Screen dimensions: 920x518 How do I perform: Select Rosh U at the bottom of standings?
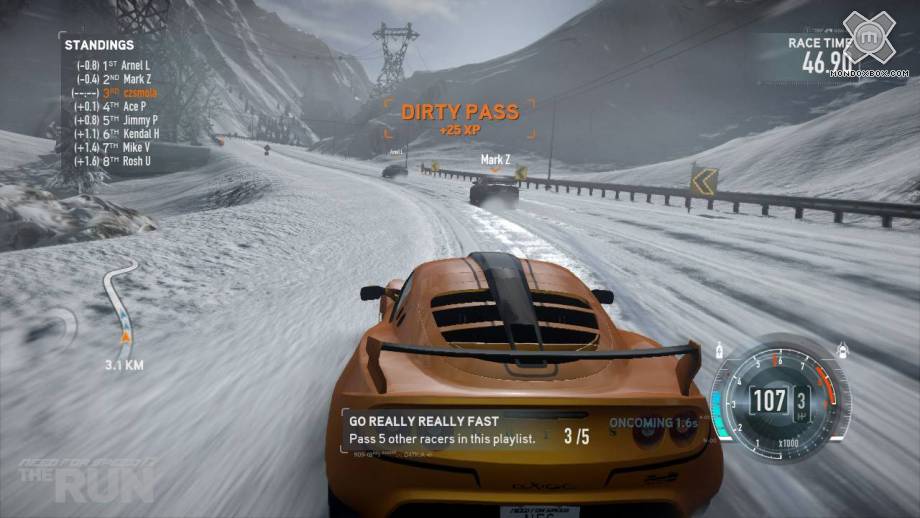click(x=114, y=160)
